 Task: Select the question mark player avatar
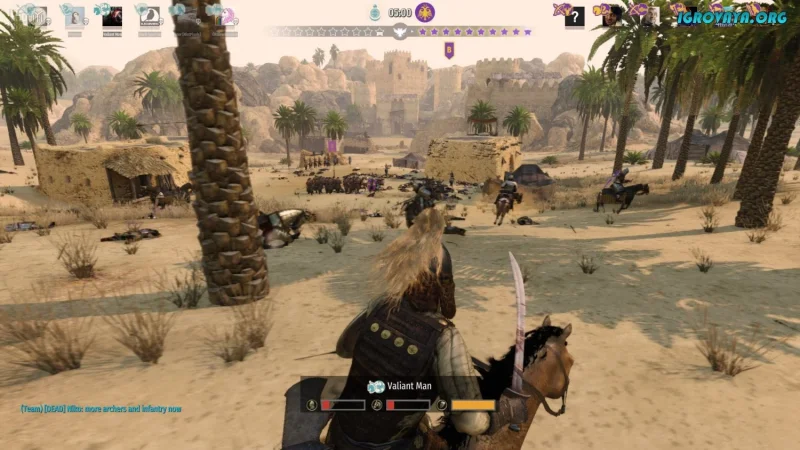click(574, 16)
